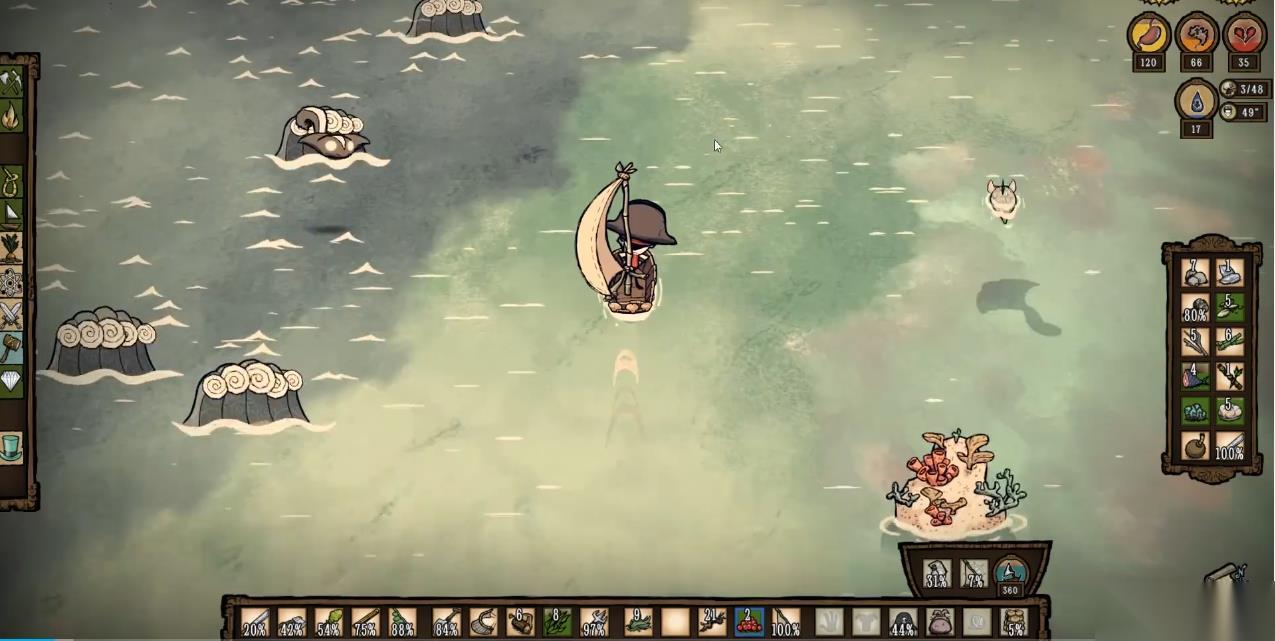Select the round coconut in the backpack
This screenshot has width=1275, height=641.
[1195, 446]
